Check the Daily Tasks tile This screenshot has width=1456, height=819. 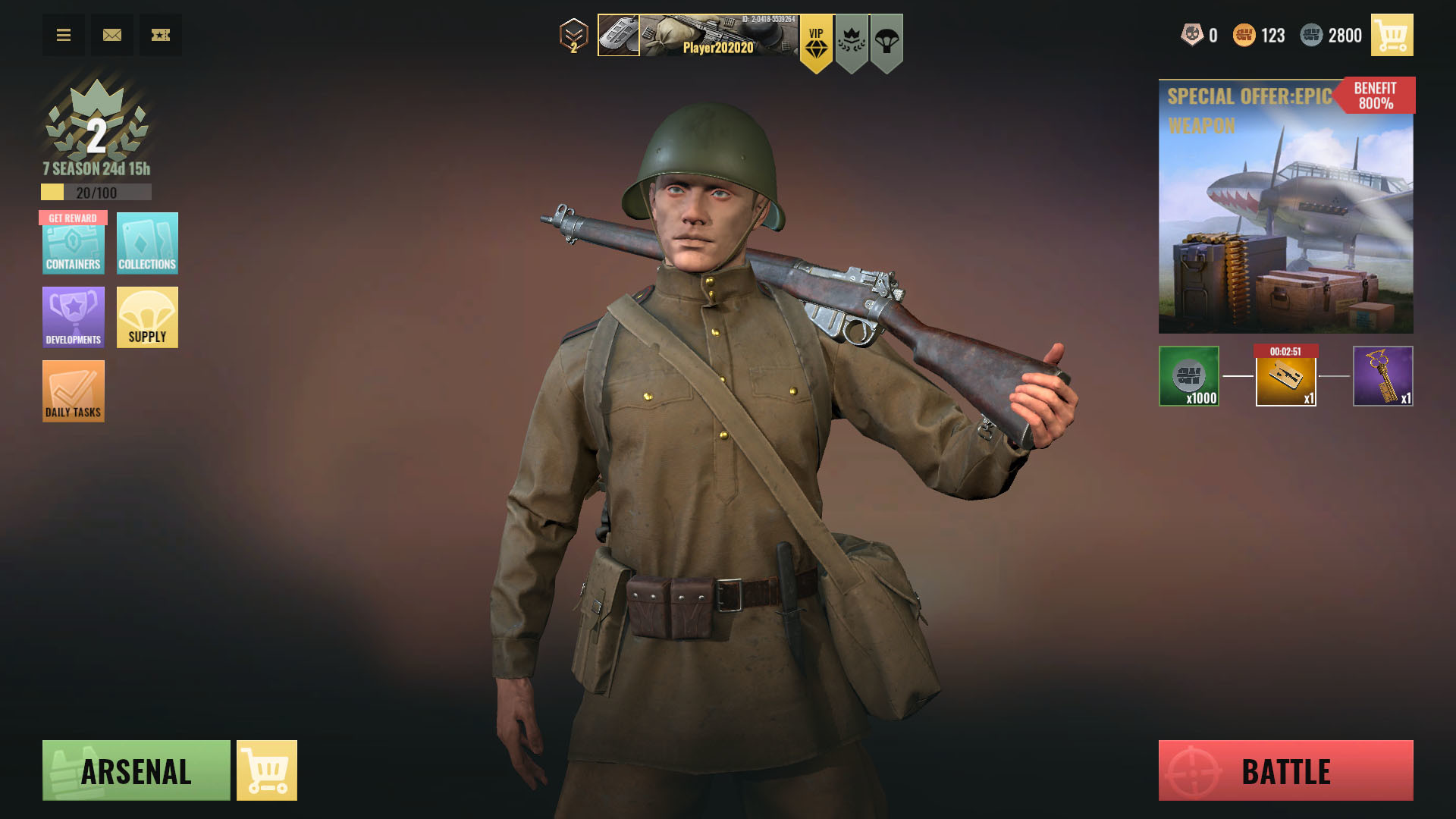(73, 391)
